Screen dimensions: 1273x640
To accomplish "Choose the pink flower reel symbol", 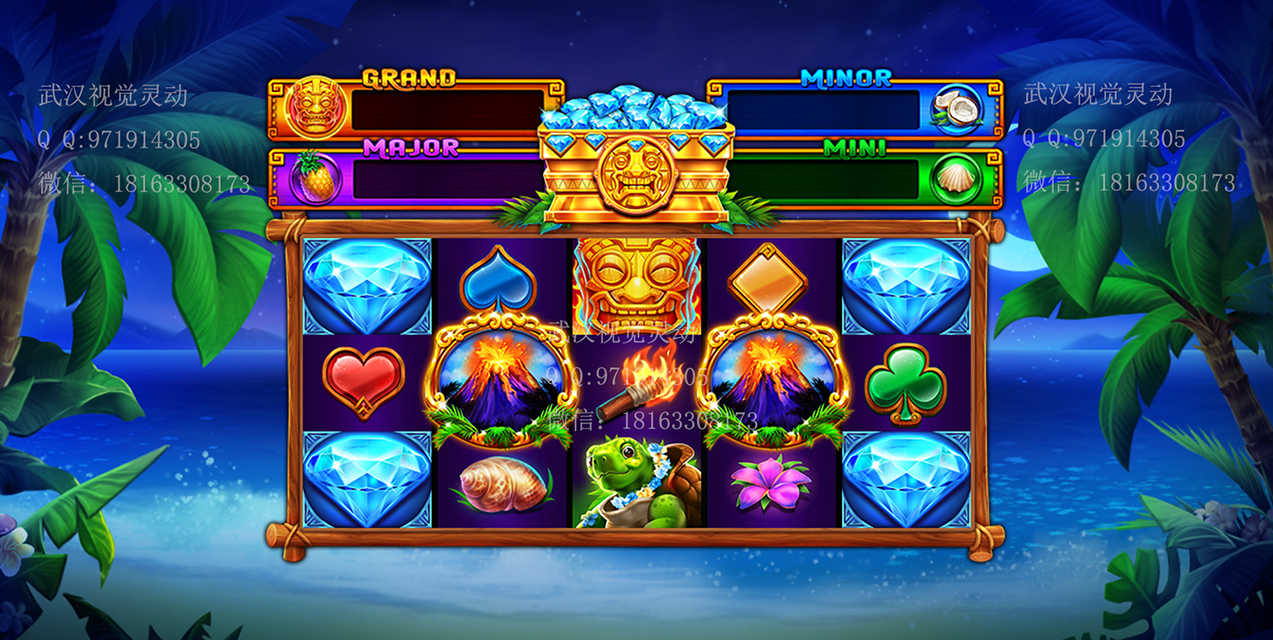I will pyautogui.click(x=771, y=484).
